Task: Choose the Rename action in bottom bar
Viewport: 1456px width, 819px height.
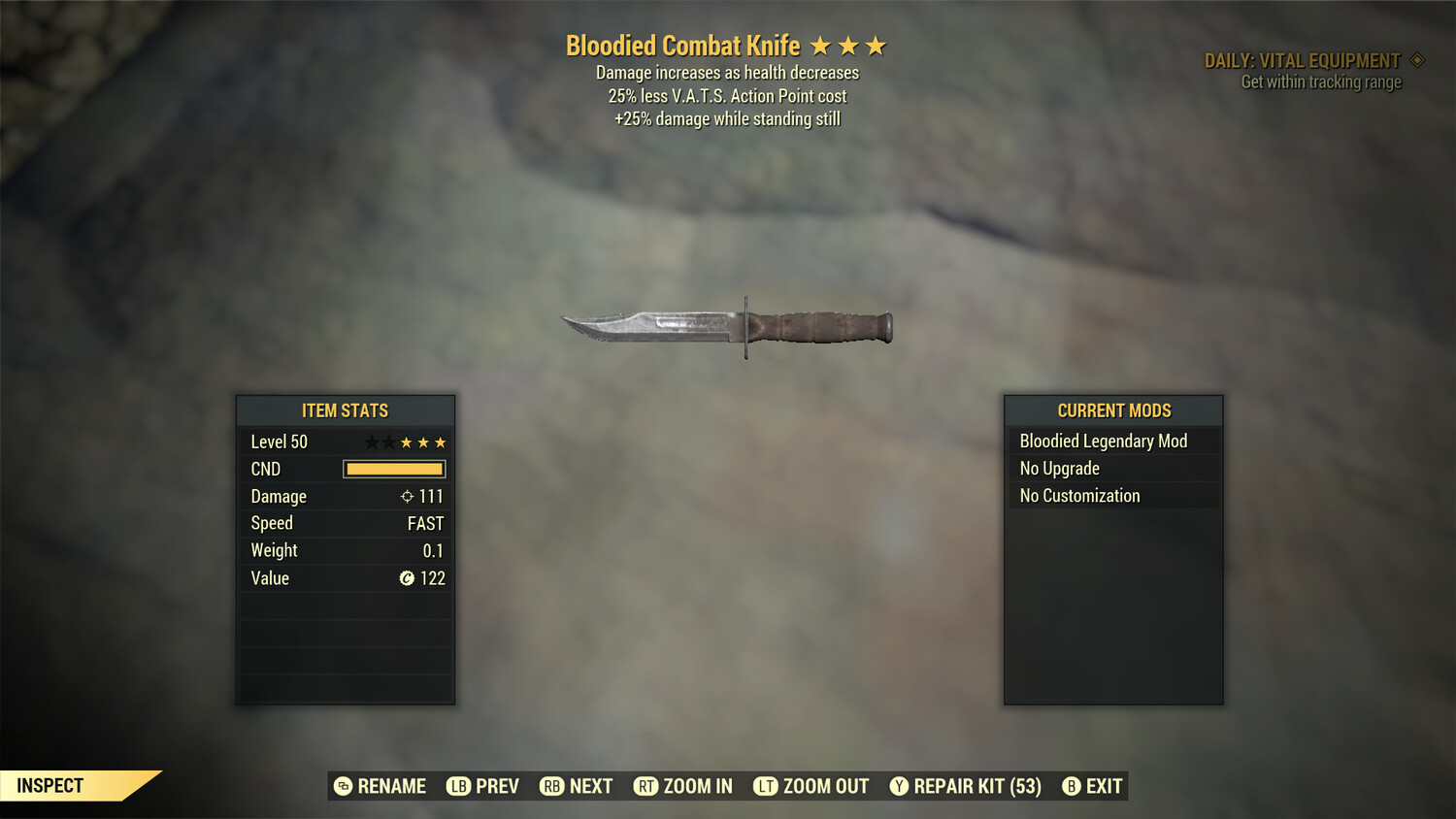Action: pyautogui.click(x=381, y=786)
